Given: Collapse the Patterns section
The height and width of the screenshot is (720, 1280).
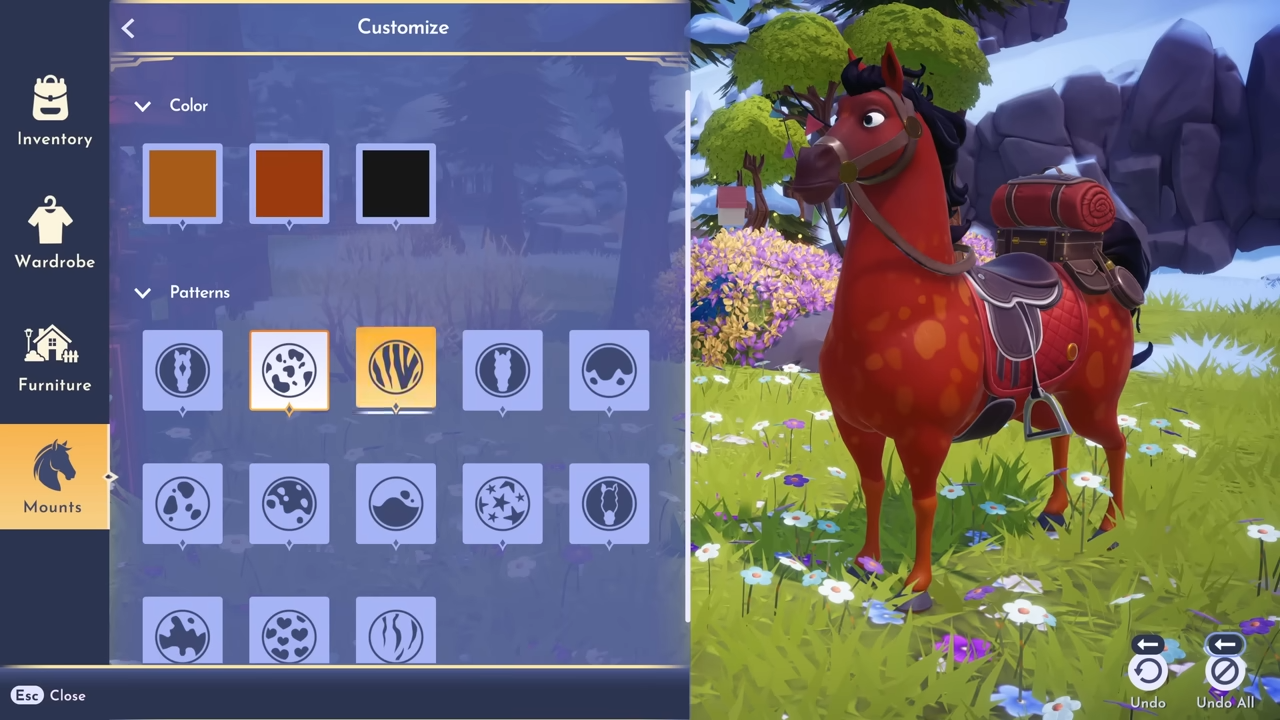Looking at the screenshot, I should pyautogui.click(x=143, y=293).
